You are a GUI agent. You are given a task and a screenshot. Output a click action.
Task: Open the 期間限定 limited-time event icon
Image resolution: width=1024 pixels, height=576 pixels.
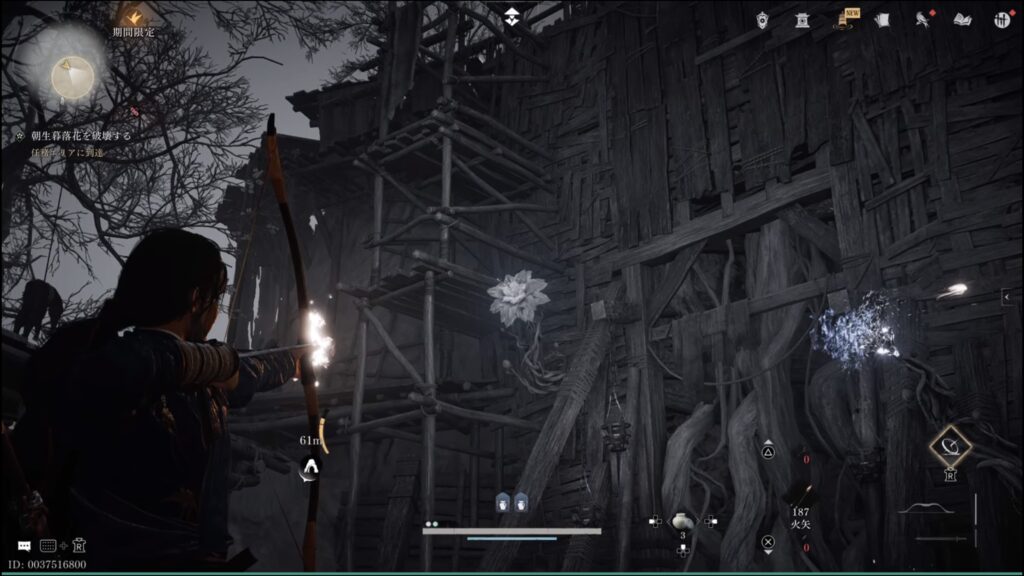132,16
